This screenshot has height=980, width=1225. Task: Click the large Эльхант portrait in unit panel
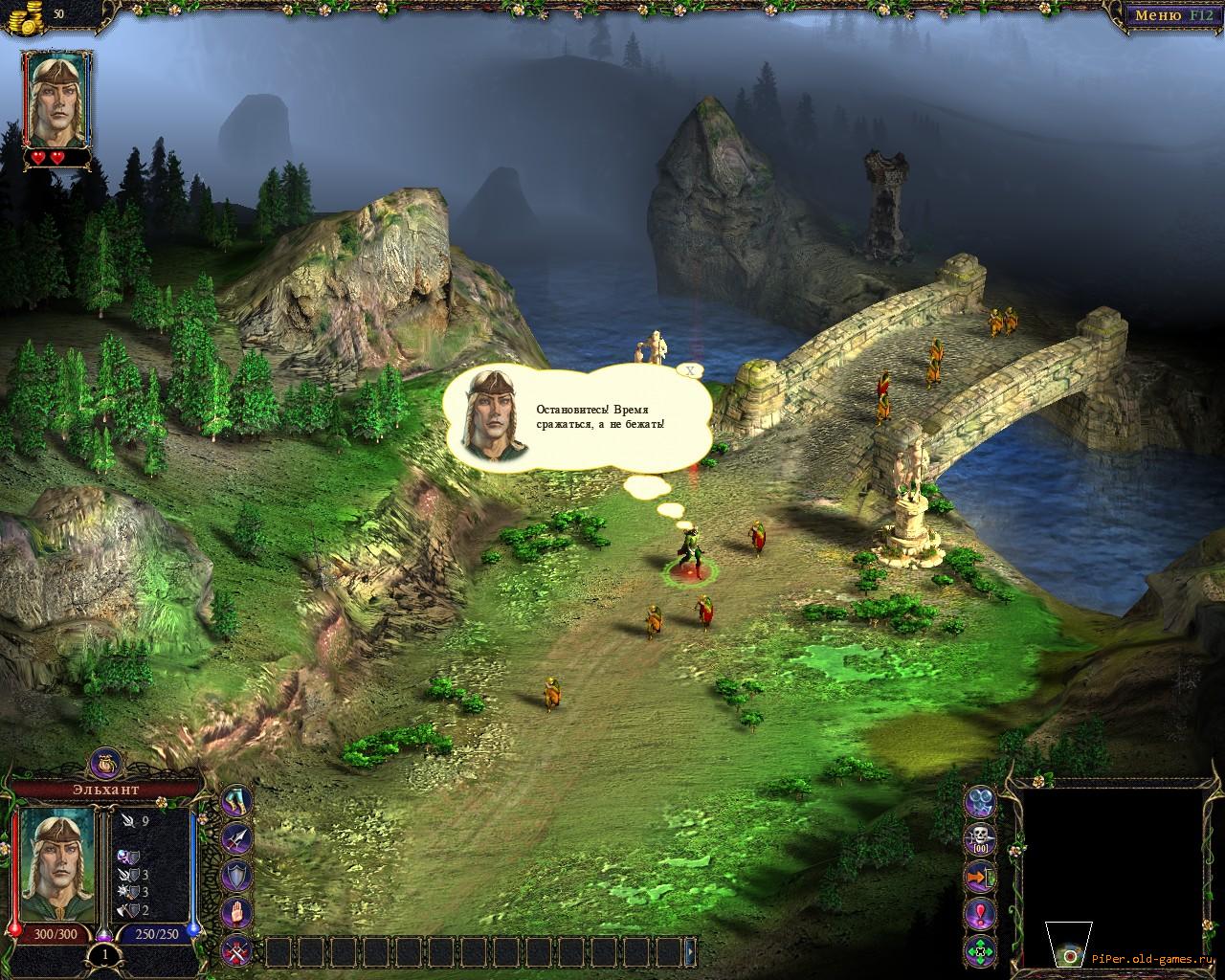point(56,865)
